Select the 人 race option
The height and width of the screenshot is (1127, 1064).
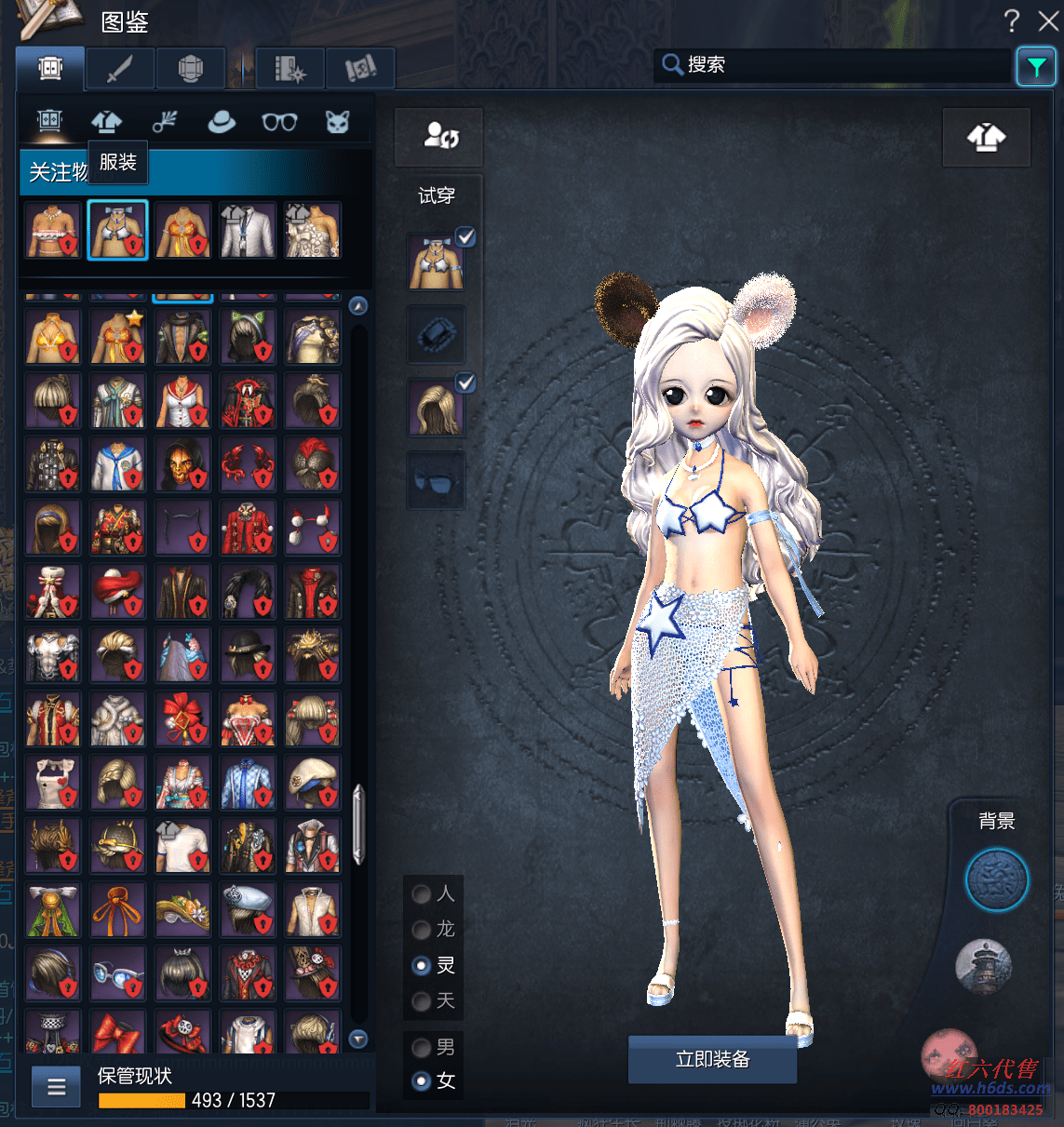coord(422,894)
